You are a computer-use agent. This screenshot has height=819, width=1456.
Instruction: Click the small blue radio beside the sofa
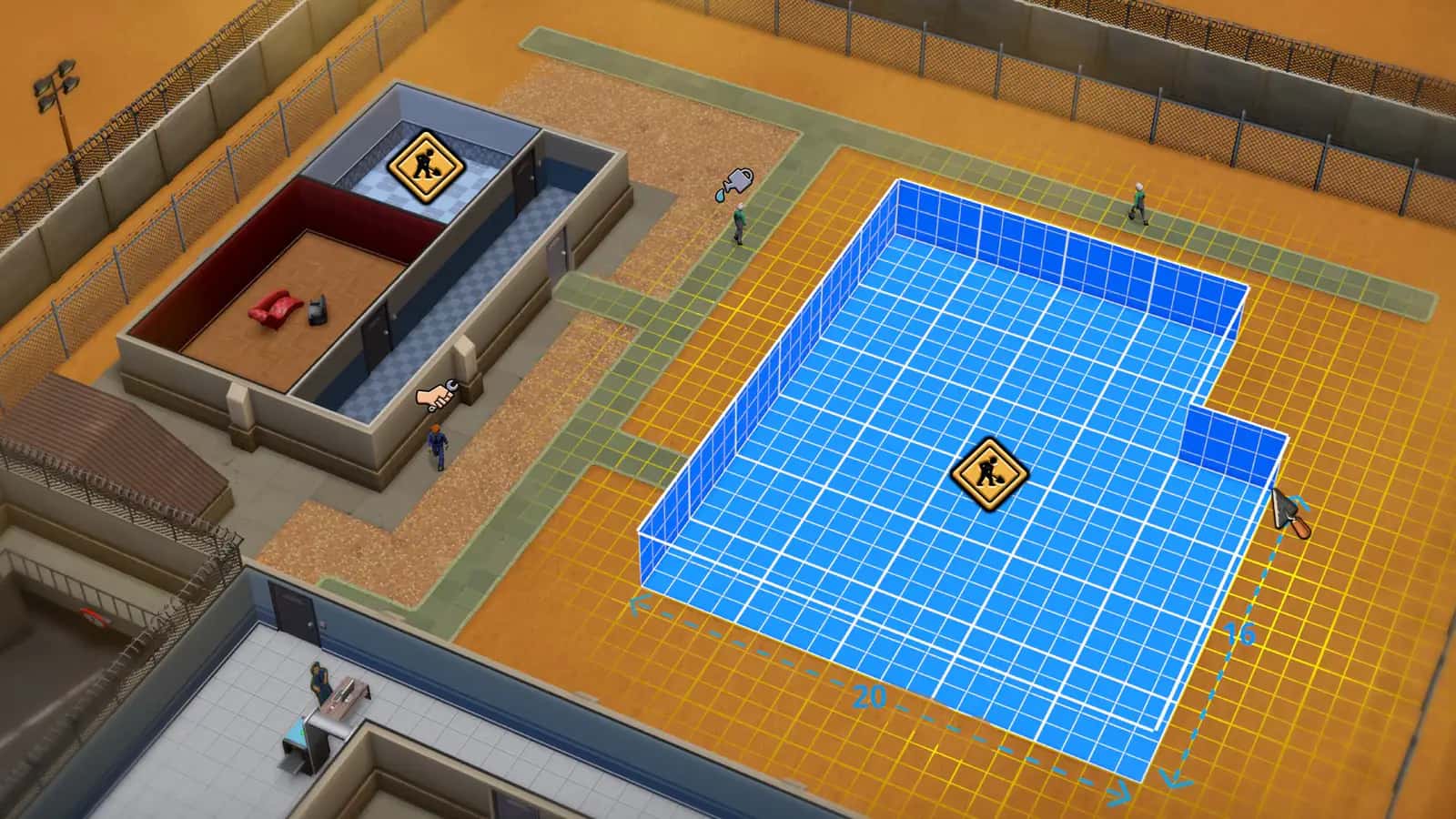click(318, 310)
